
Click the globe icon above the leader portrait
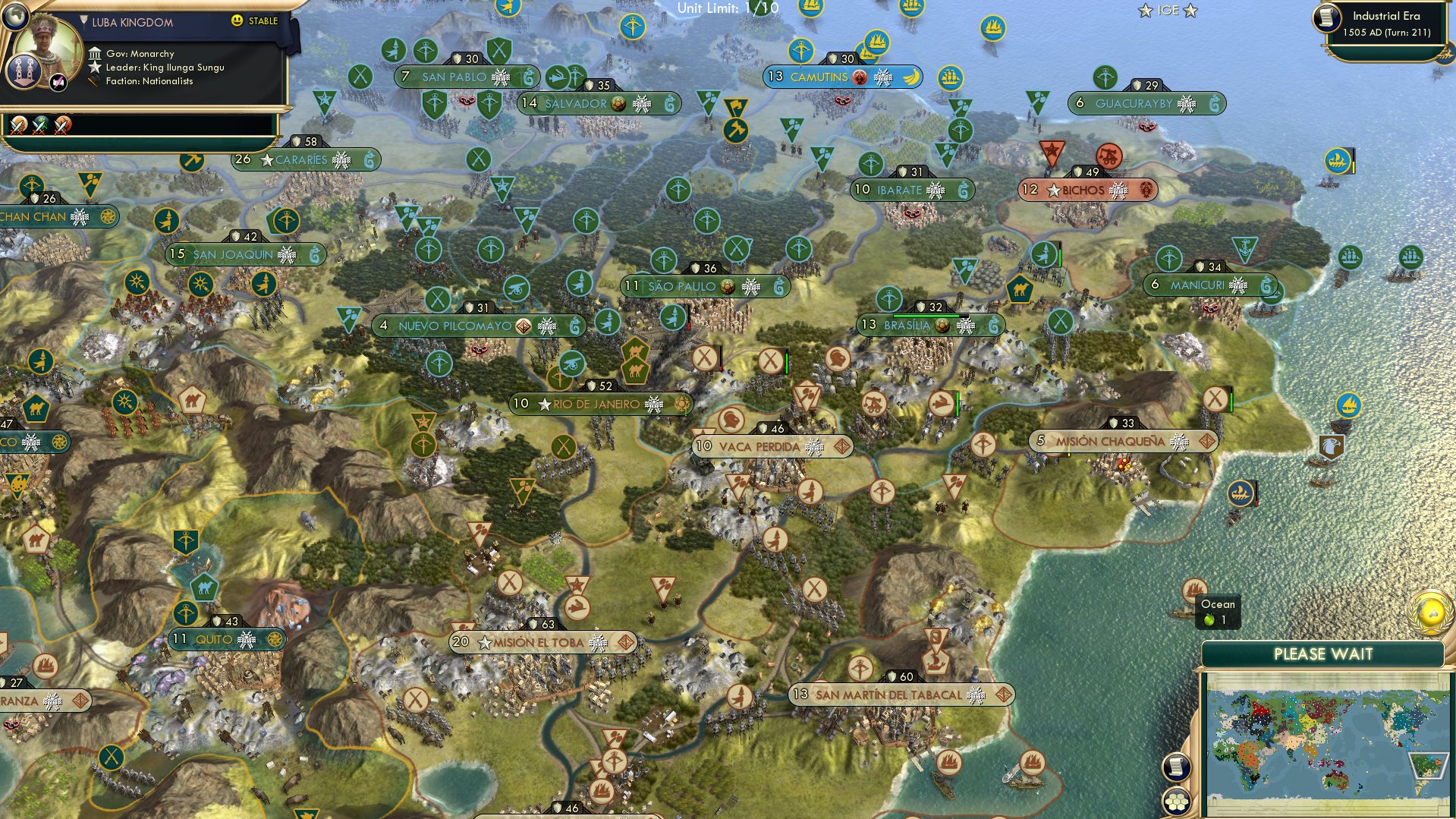pos(15,17)
